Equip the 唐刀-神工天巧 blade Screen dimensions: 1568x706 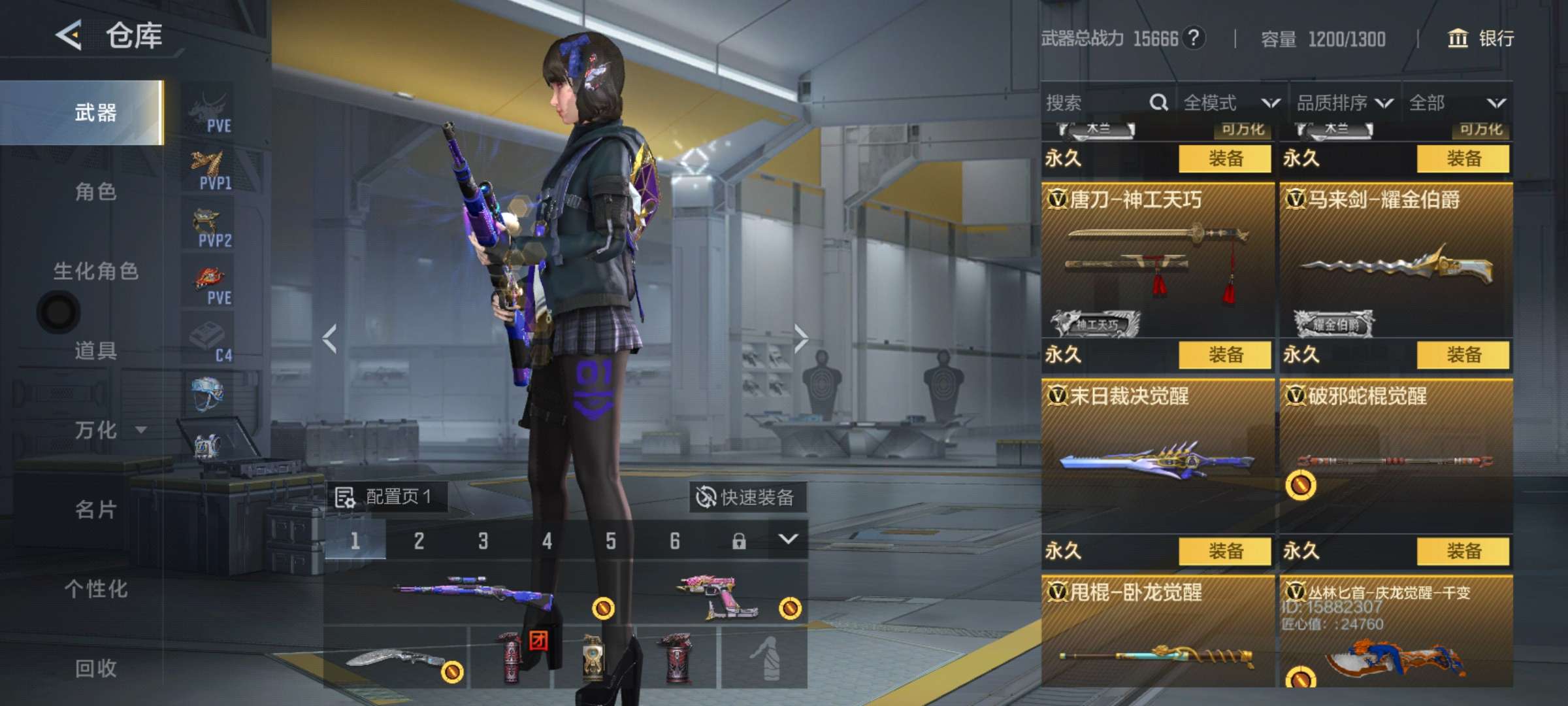pos(1225,355)
